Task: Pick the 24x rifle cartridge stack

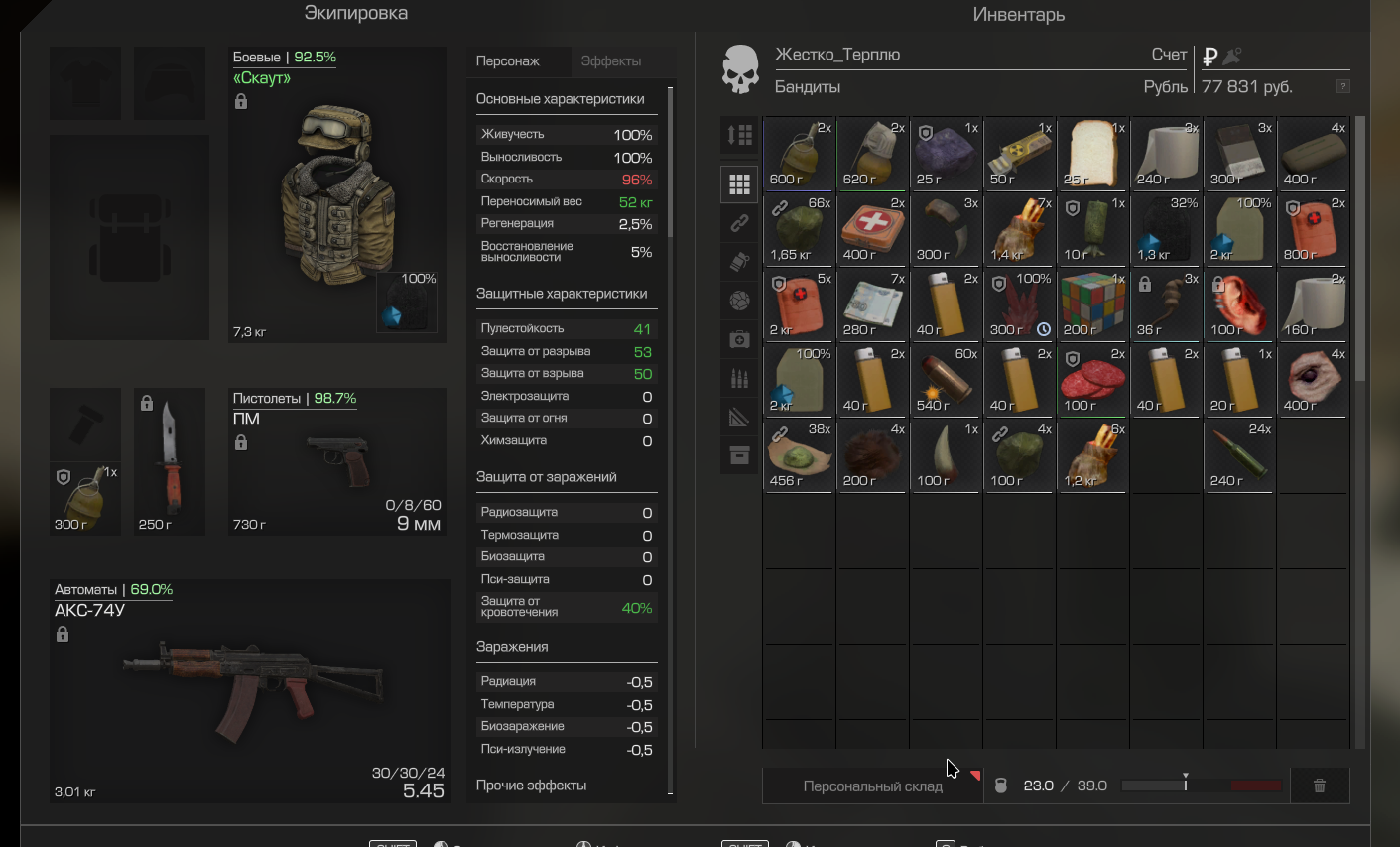Action: click(1239, 455)
